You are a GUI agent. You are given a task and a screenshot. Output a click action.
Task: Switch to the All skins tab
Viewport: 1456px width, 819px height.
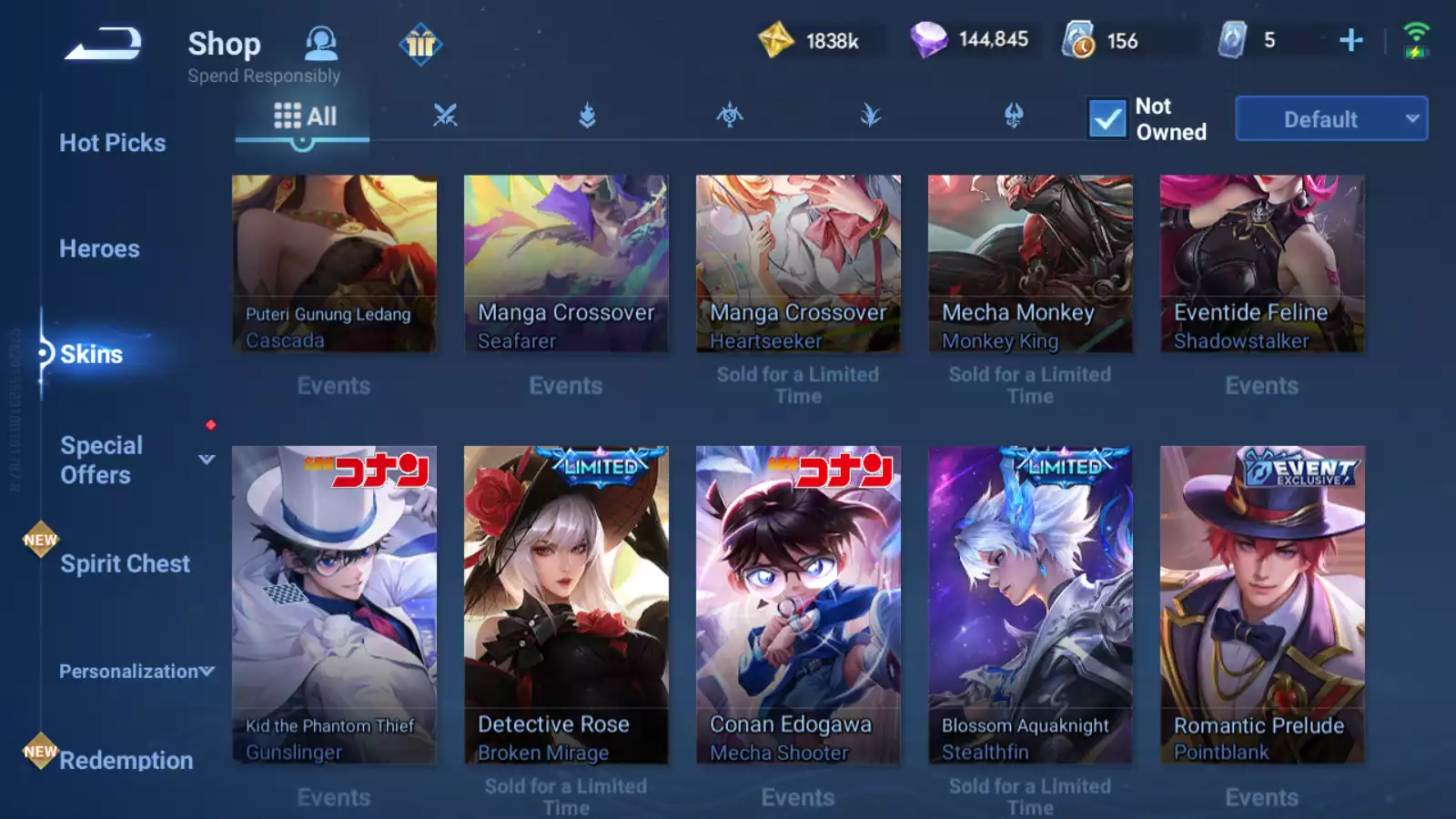coord(305,116)
